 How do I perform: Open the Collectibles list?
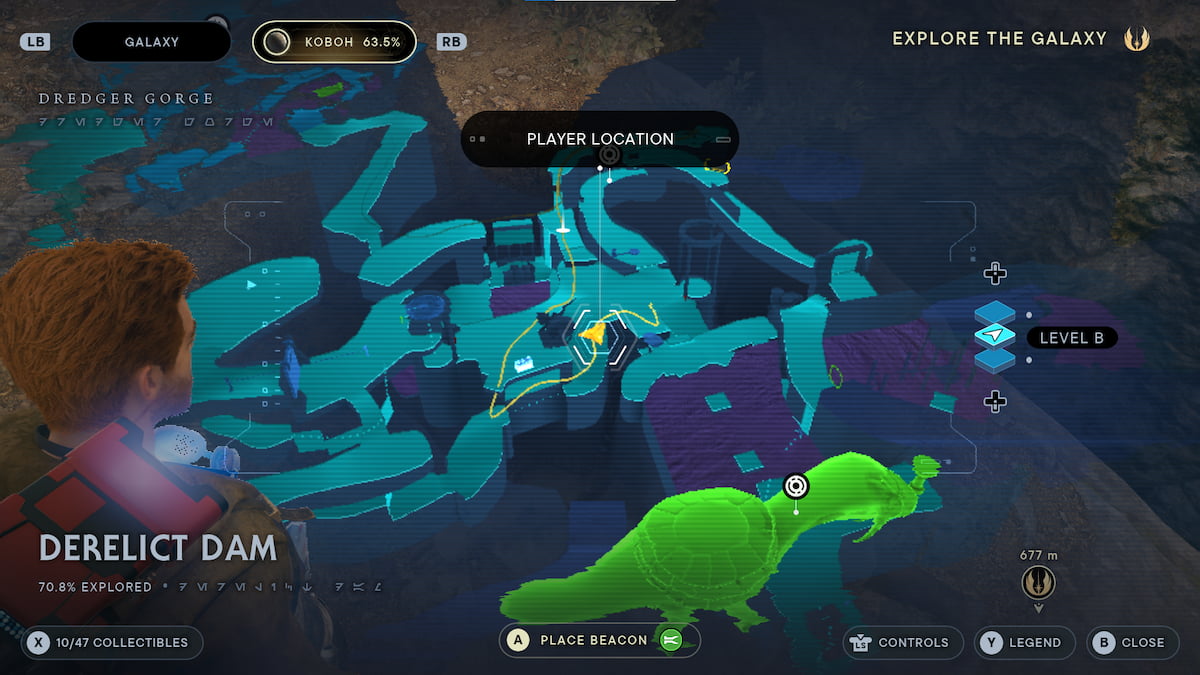point(113,642)
